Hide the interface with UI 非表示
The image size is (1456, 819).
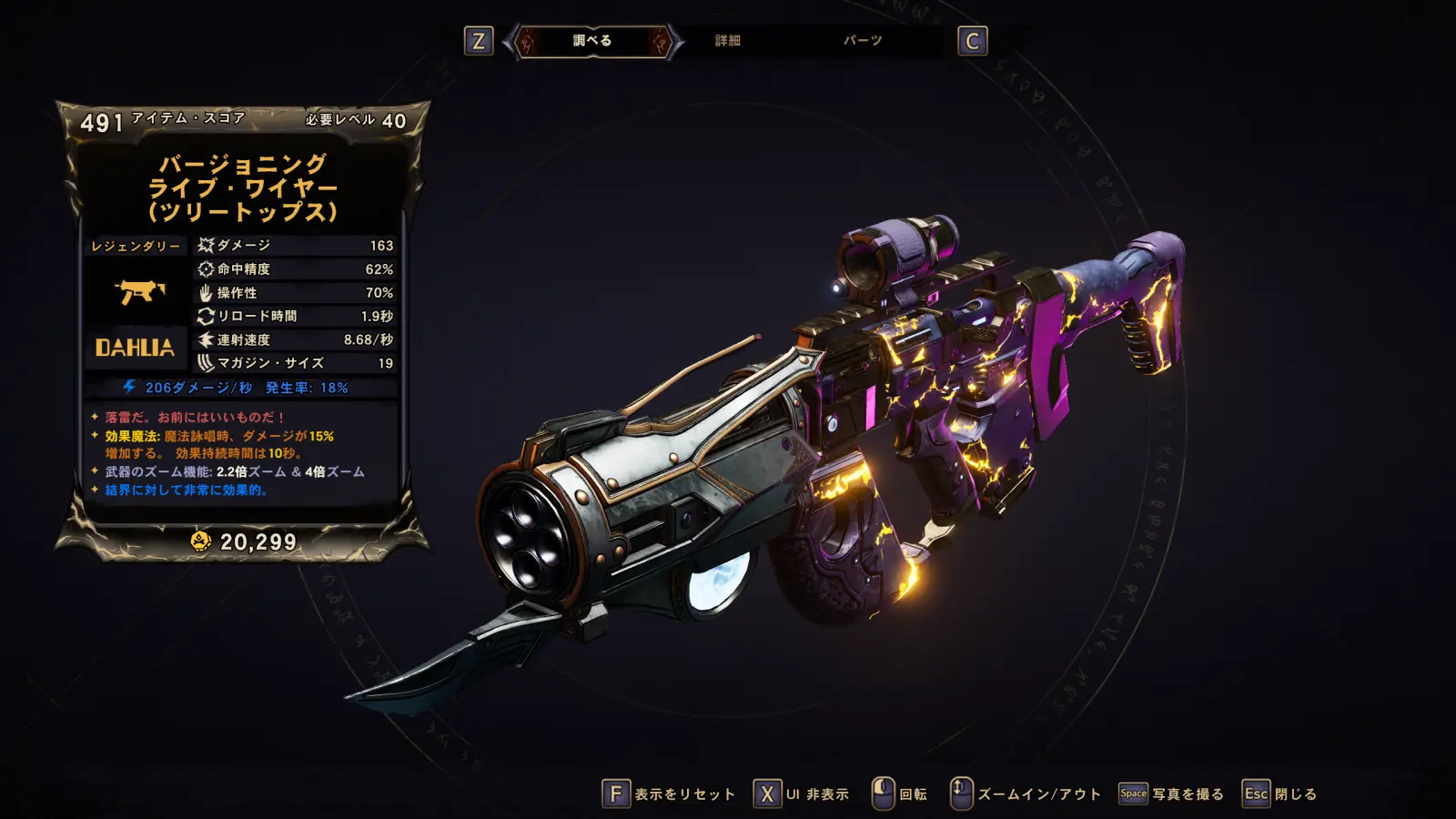[x=802, y=794]
